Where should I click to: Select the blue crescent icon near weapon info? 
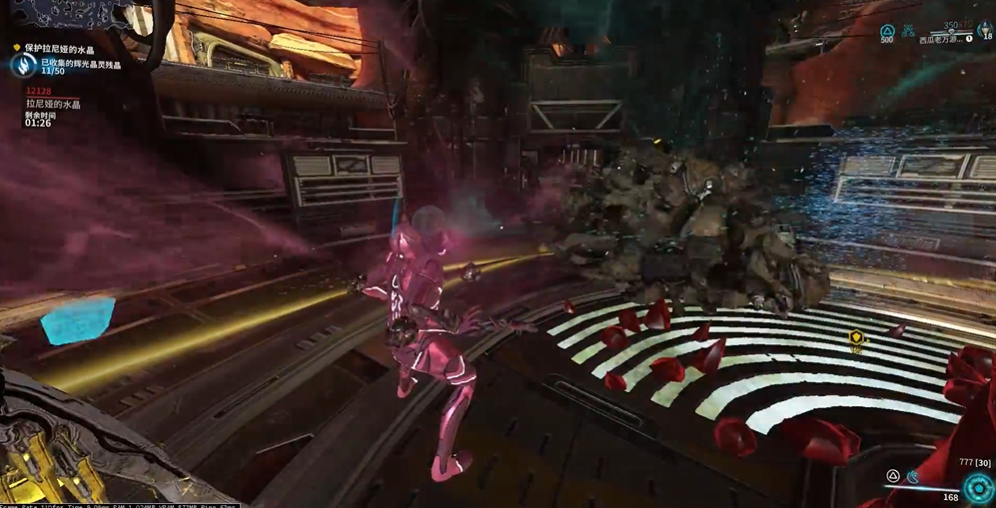tap(913, 477)
